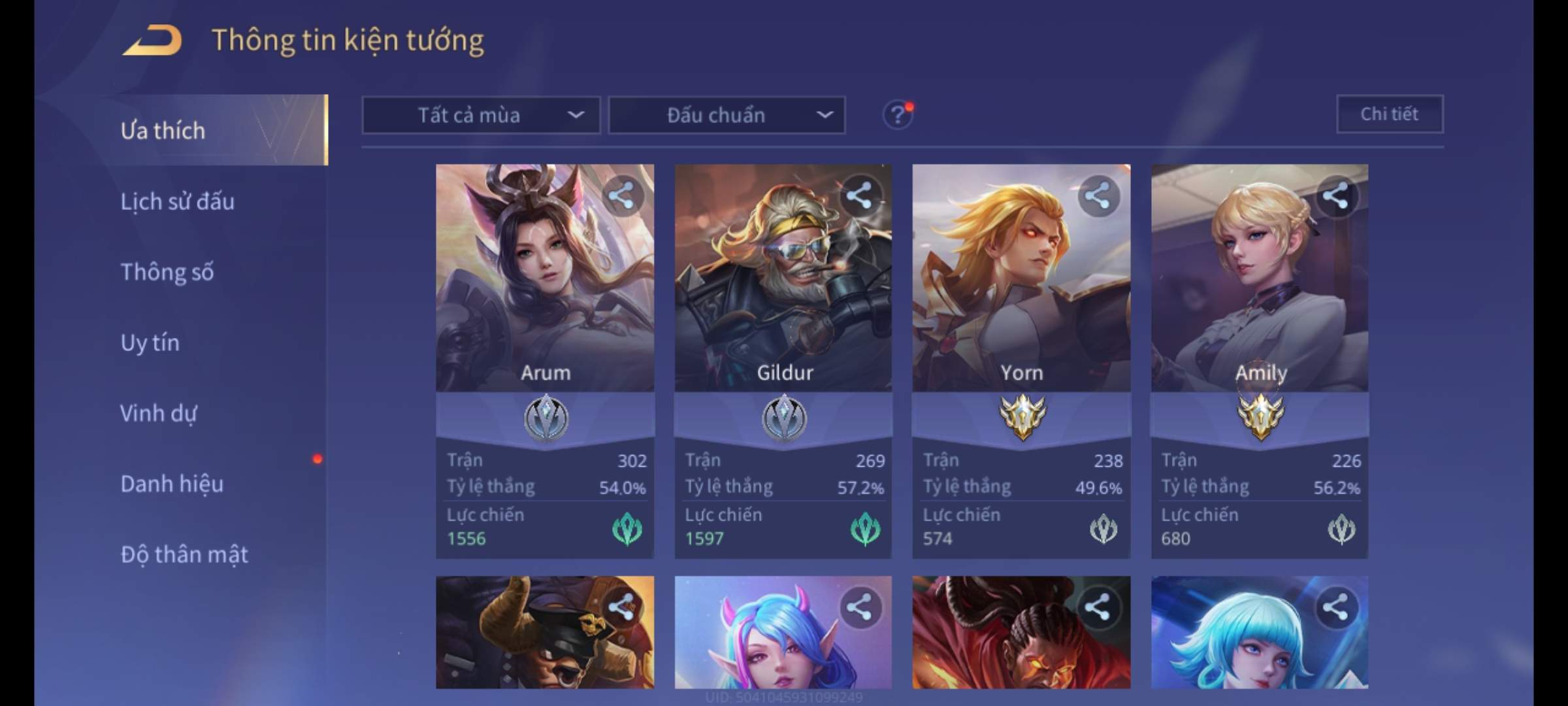This screenshot has height=706, width=1568.
Task: Share Yorn's hero stats
Action: (x=1098, y=195)
